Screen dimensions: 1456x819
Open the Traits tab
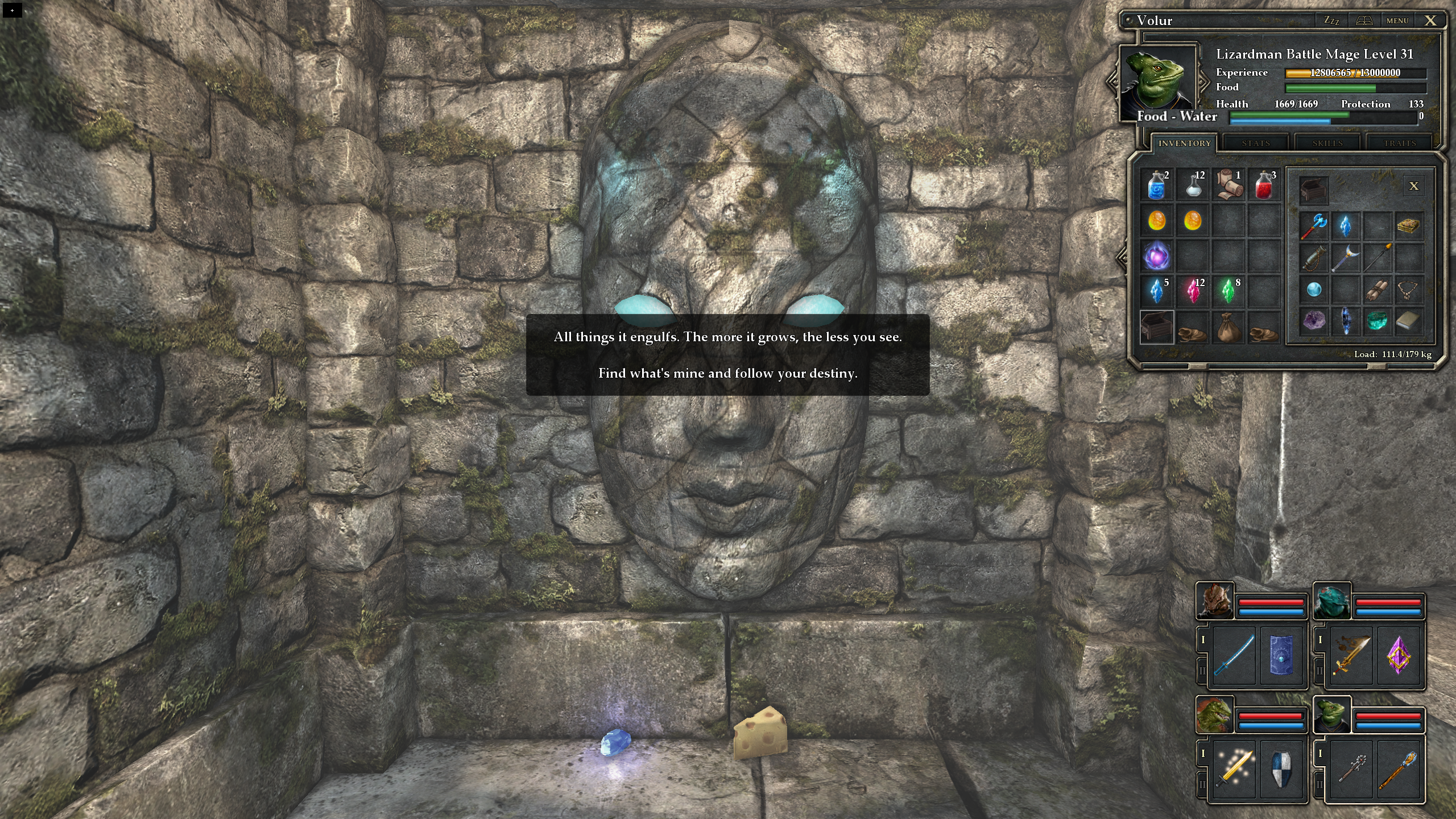click(1400, 143)
